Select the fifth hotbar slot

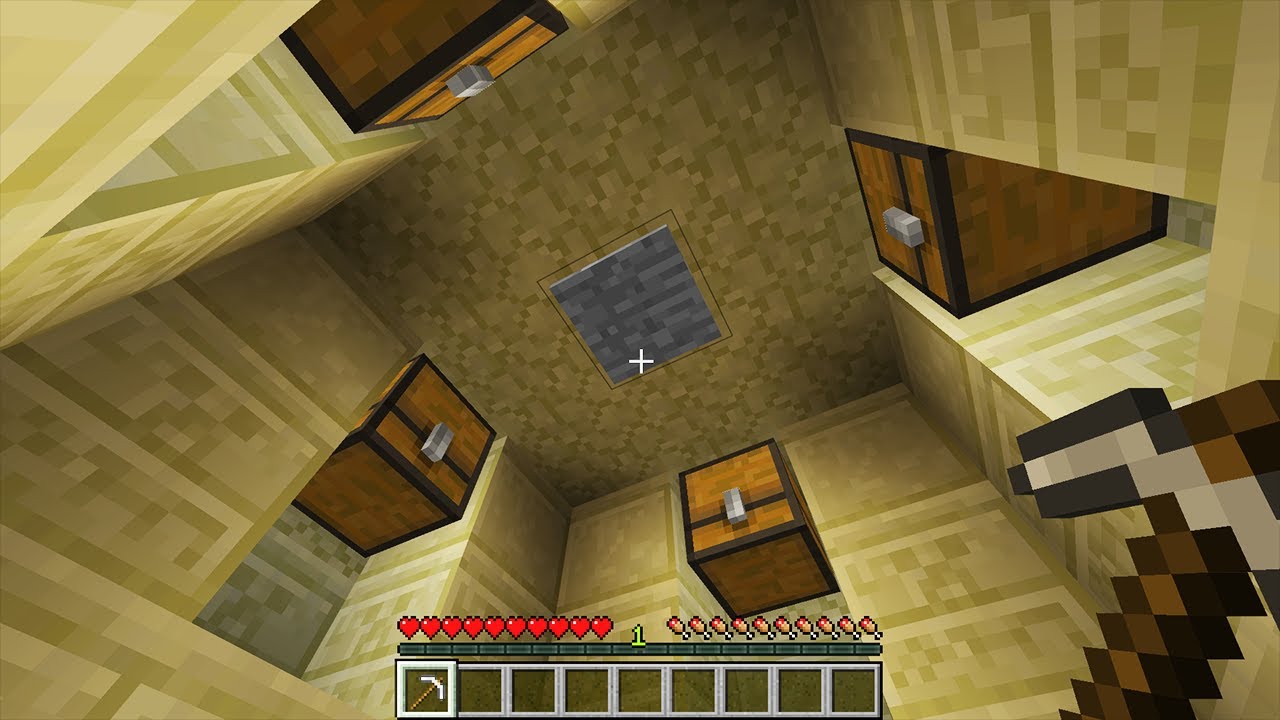(x=642, y=688)
